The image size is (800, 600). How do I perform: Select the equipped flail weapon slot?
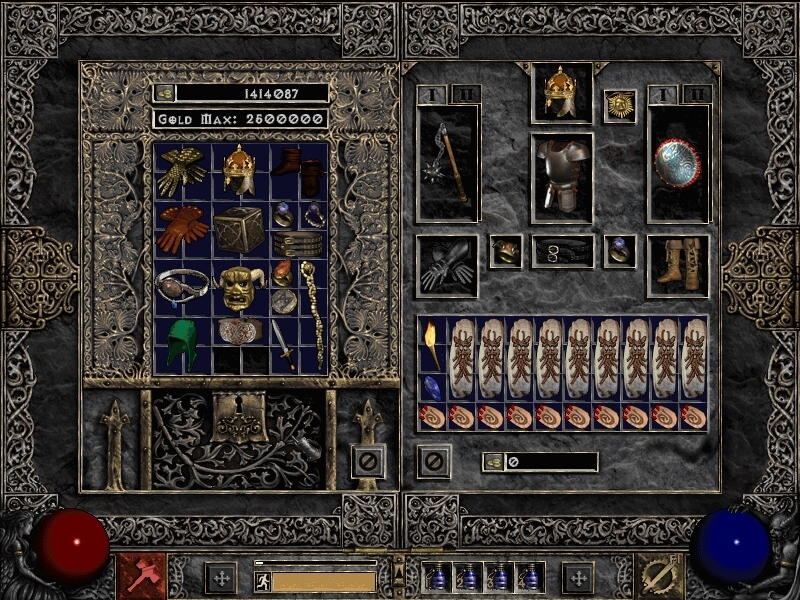447,162
